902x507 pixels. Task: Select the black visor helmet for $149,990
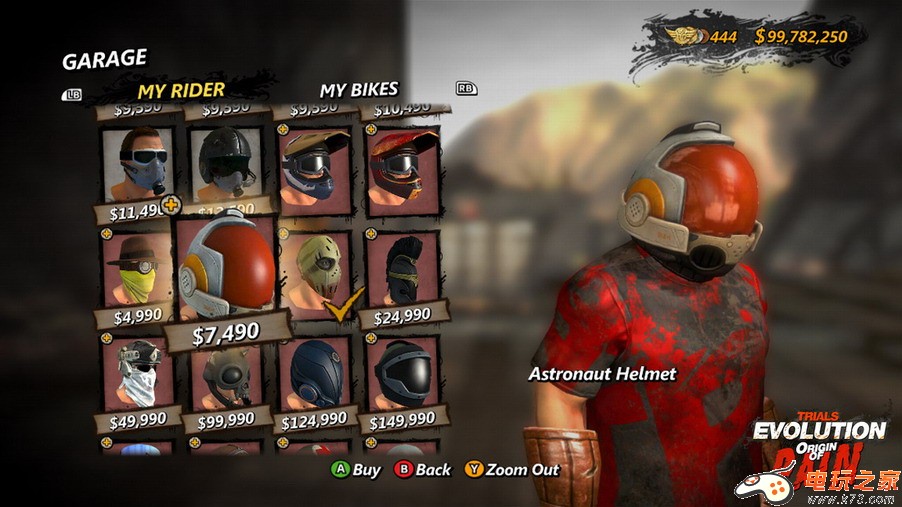click(x=402, y=374)
